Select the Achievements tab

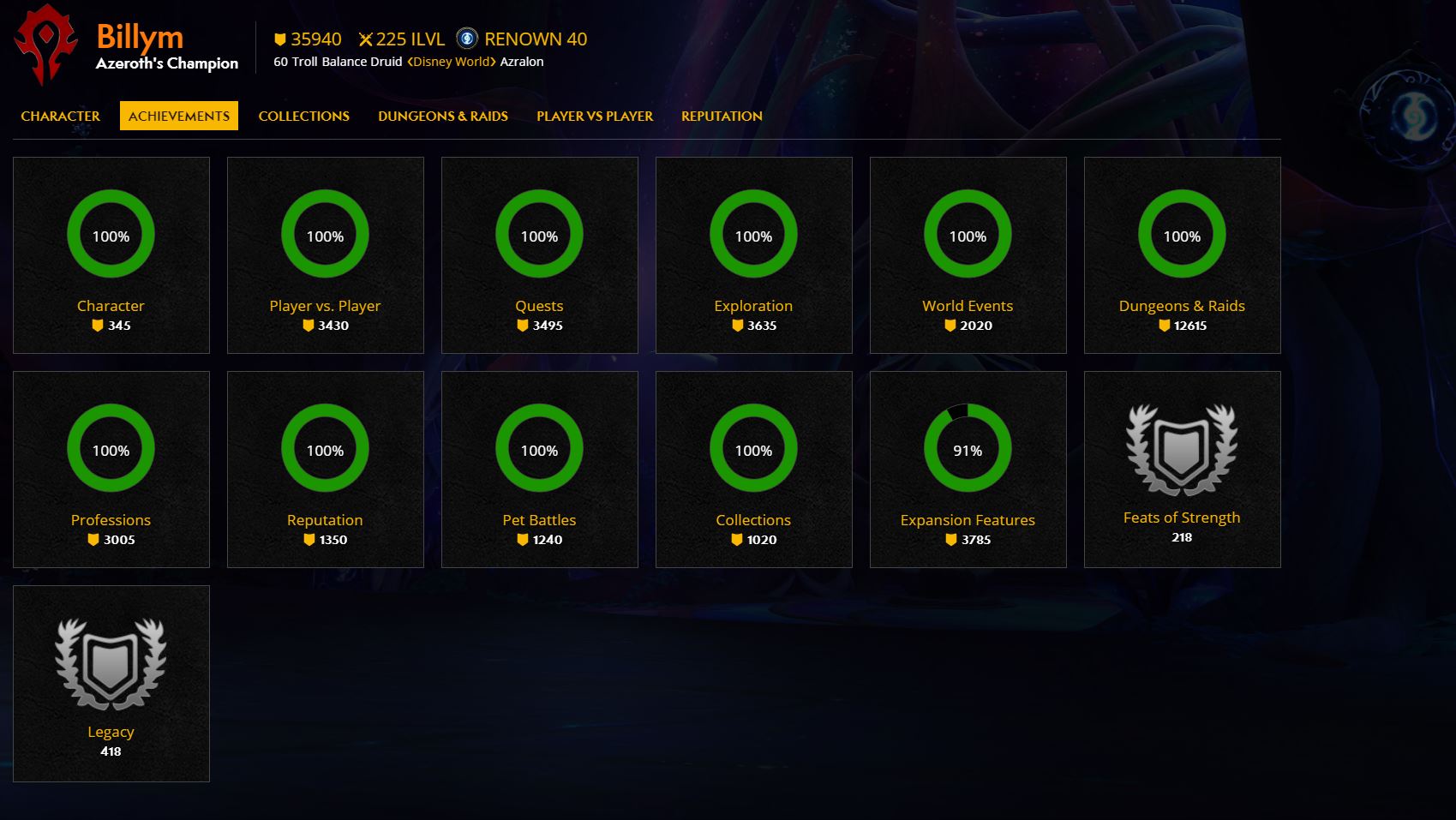(x=179, y=116)
